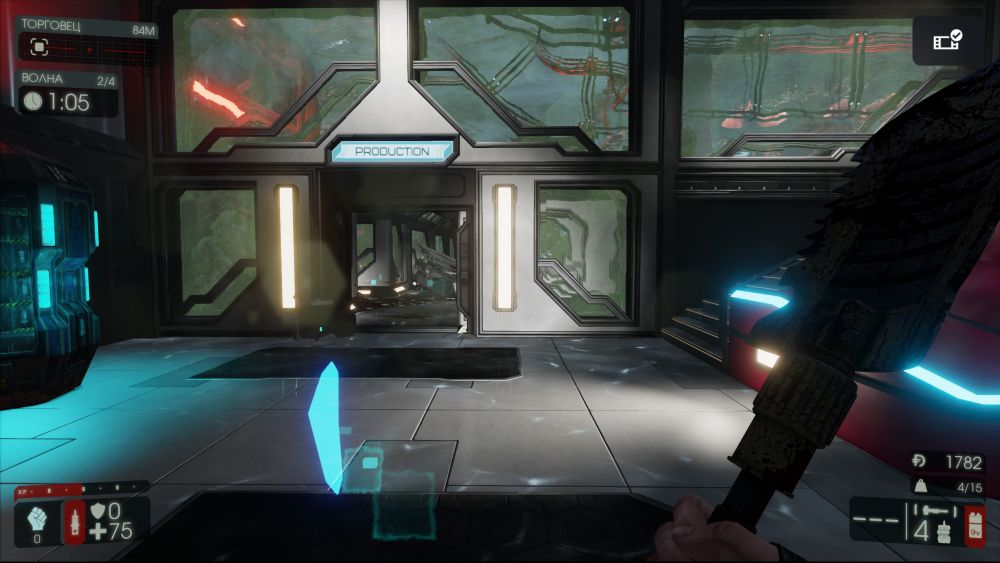Click the armor shield icon
Screen dimensions: 1000x563
(98, 511)
